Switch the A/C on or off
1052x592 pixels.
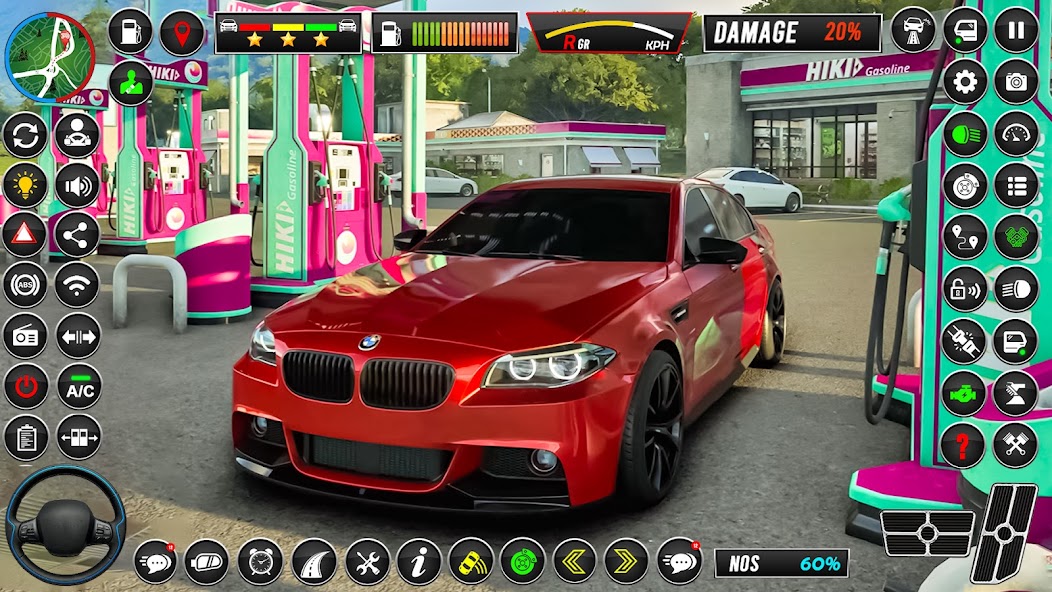point(78,388)
